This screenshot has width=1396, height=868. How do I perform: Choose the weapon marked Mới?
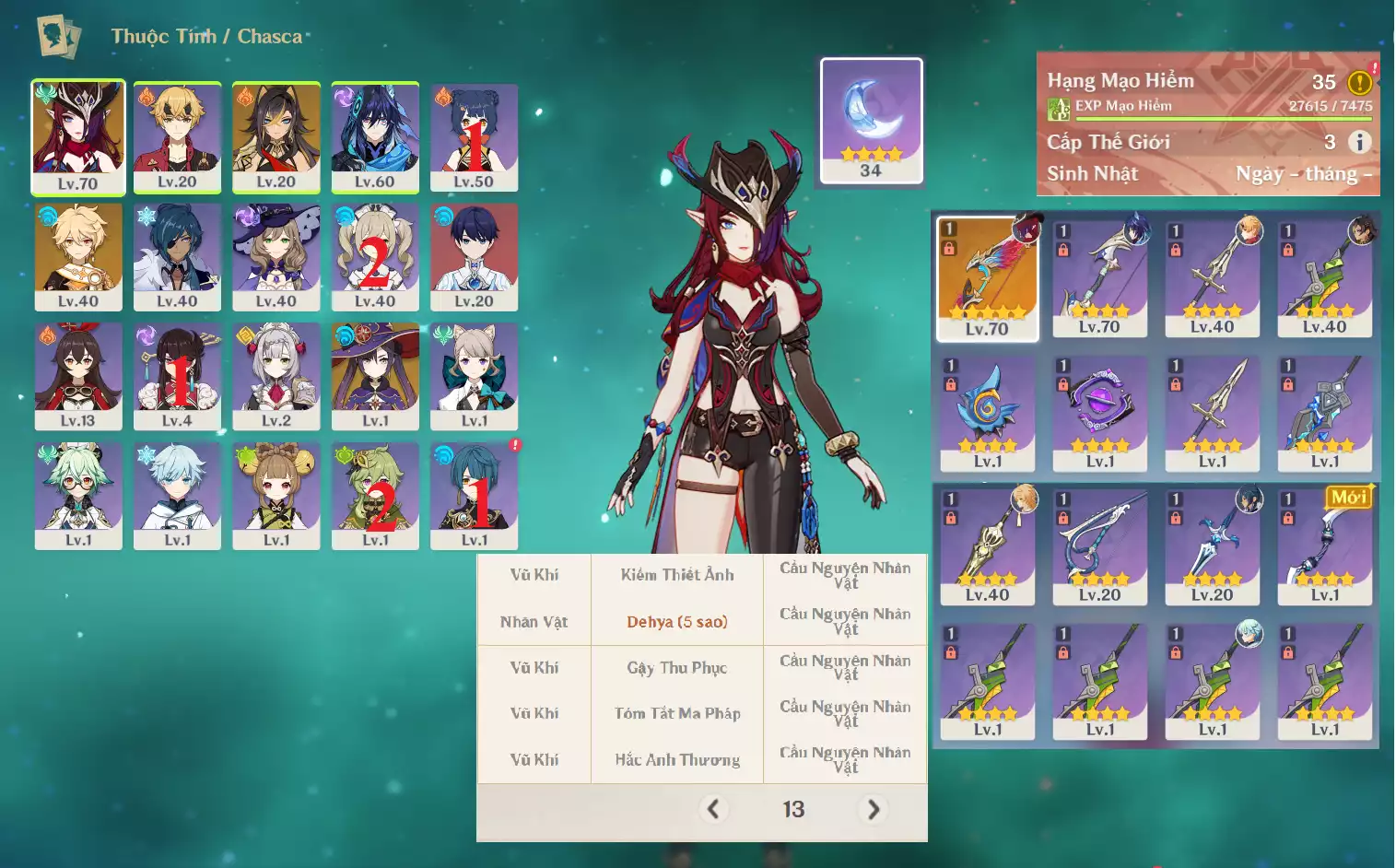(1325, 545)
